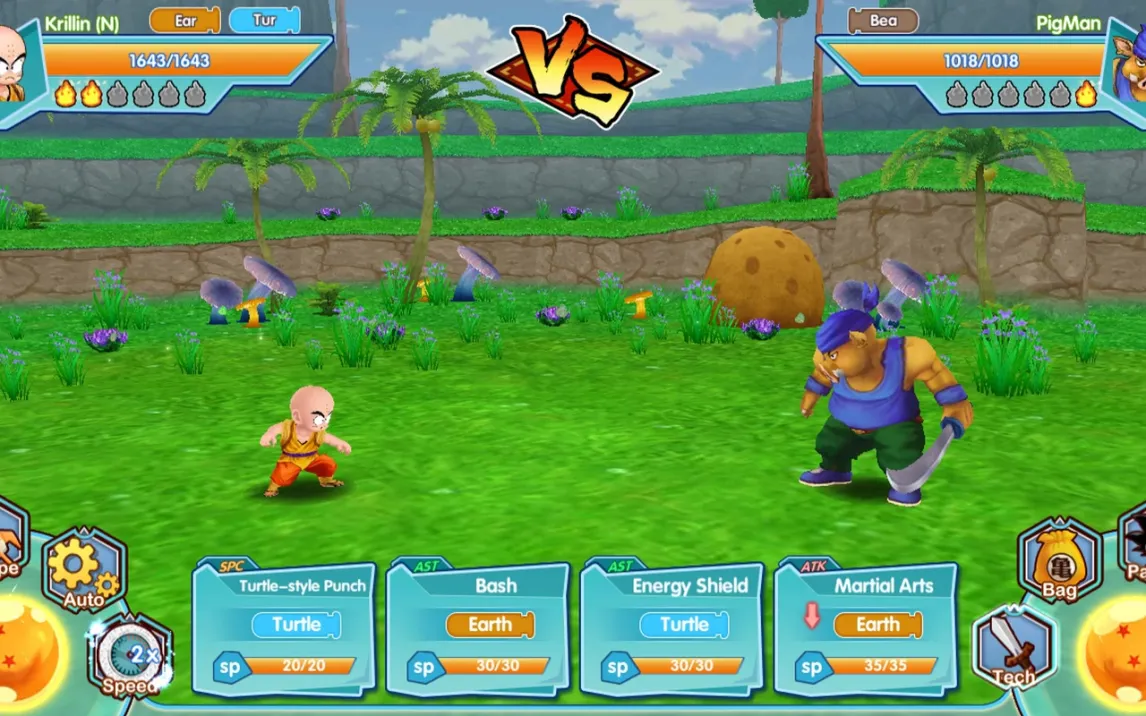Viewport: 1146px width, 716px height.
Task: Select the Bash skill card
Action: click(x=478, y=626)
